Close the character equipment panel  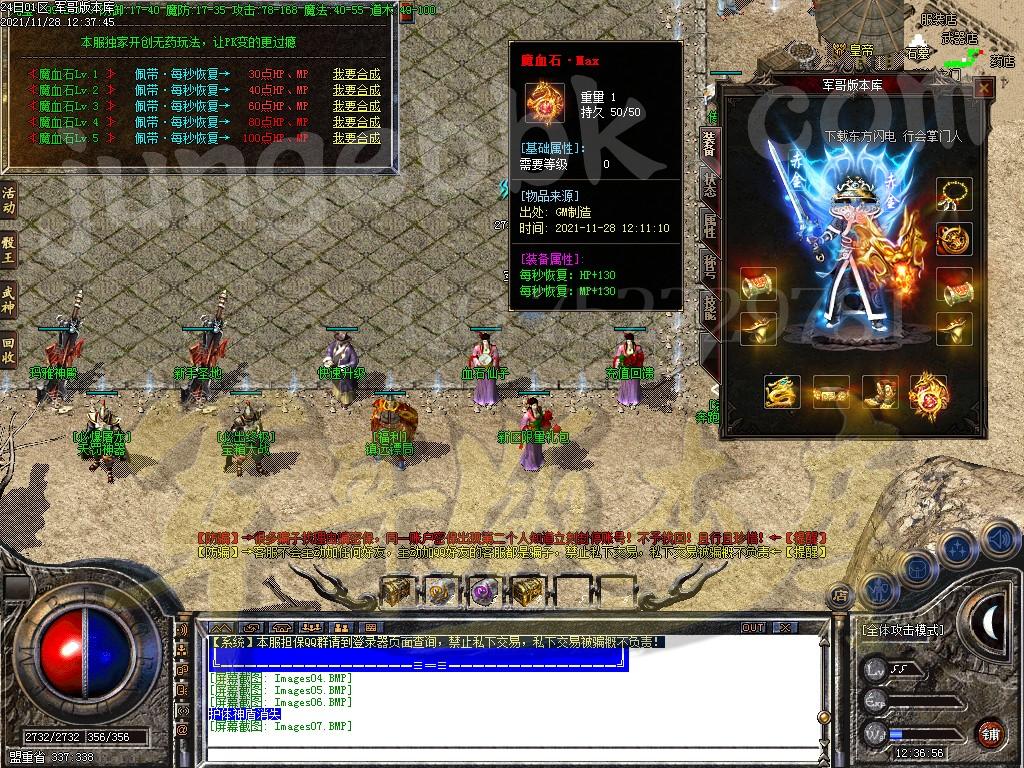click(984, 89)
